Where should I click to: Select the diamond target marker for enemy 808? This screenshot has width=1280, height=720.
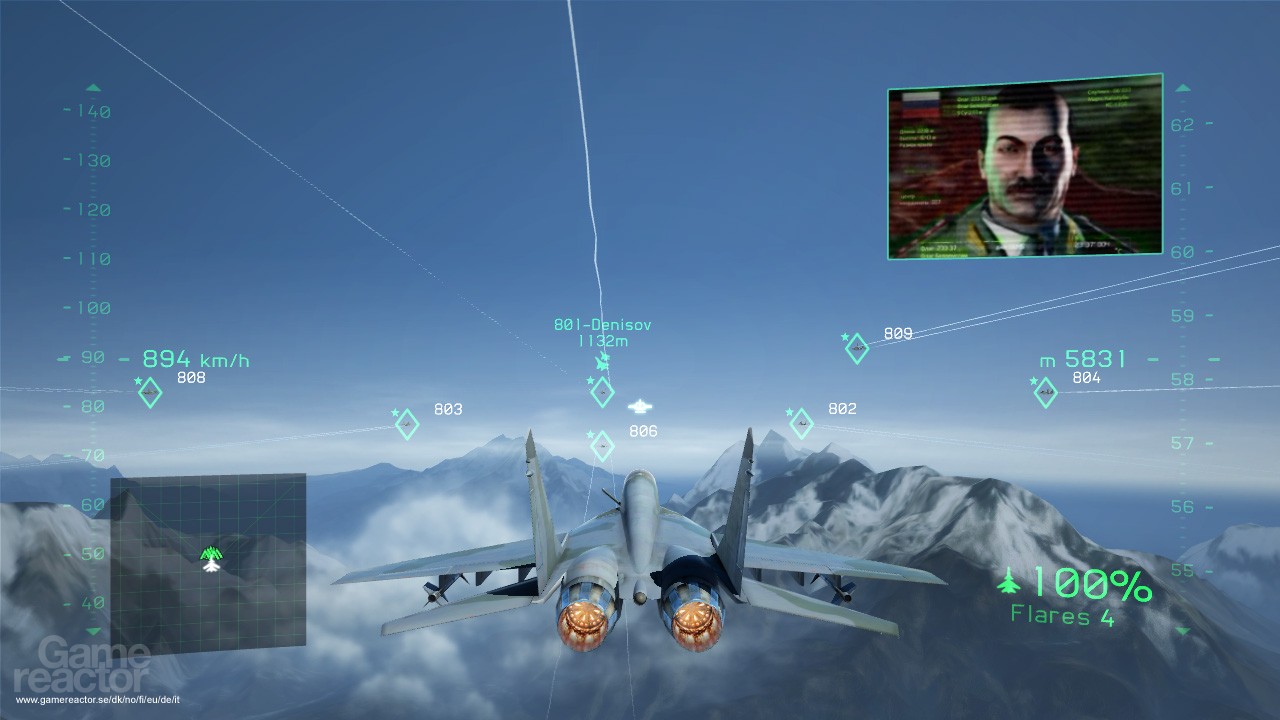pyautogui.click(x=150, y=393)
